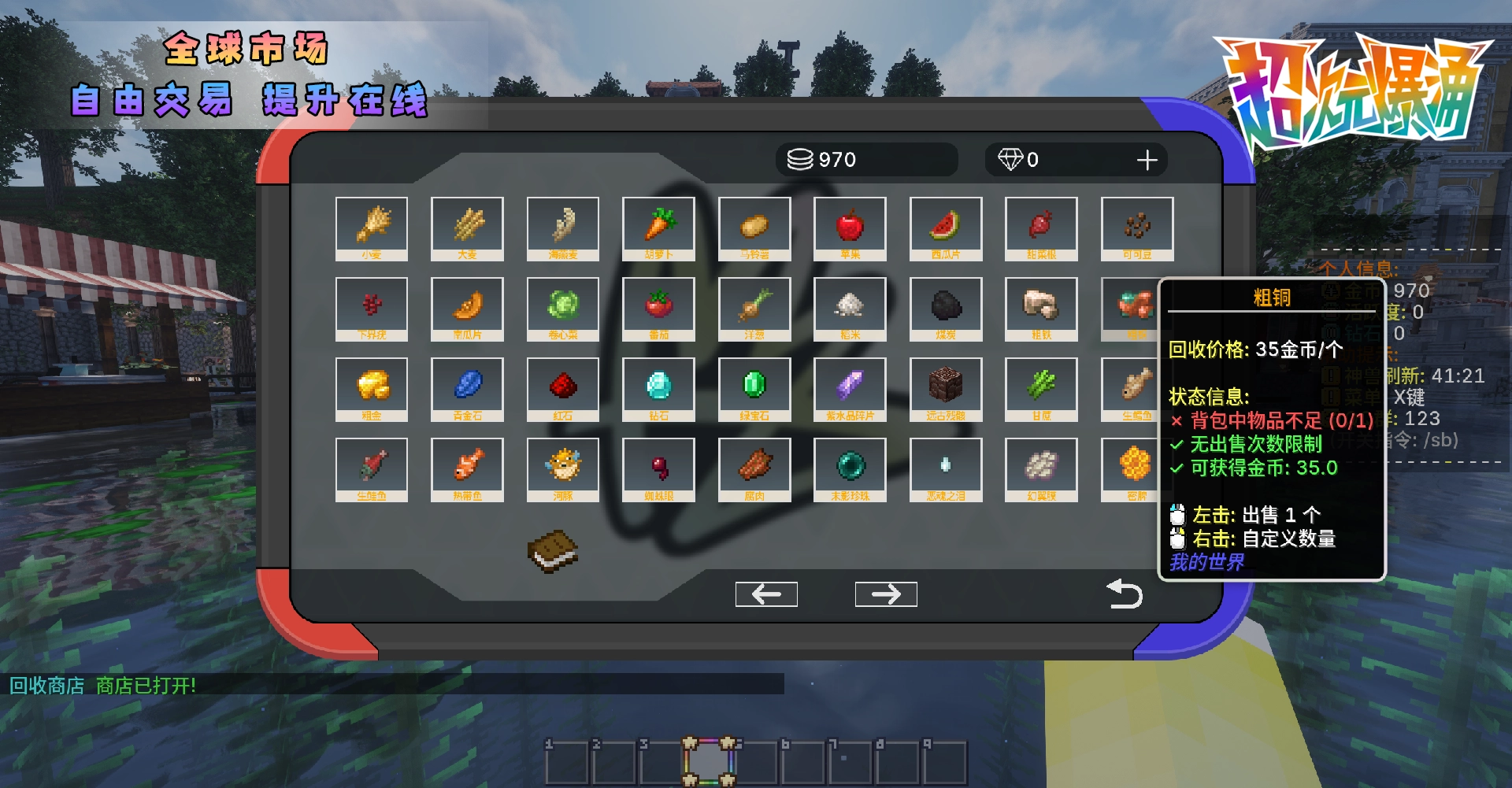This screenshot has height=788, width=1512.
Task: Select the coal (煤炭) slot
Action: tap(945, 308)
